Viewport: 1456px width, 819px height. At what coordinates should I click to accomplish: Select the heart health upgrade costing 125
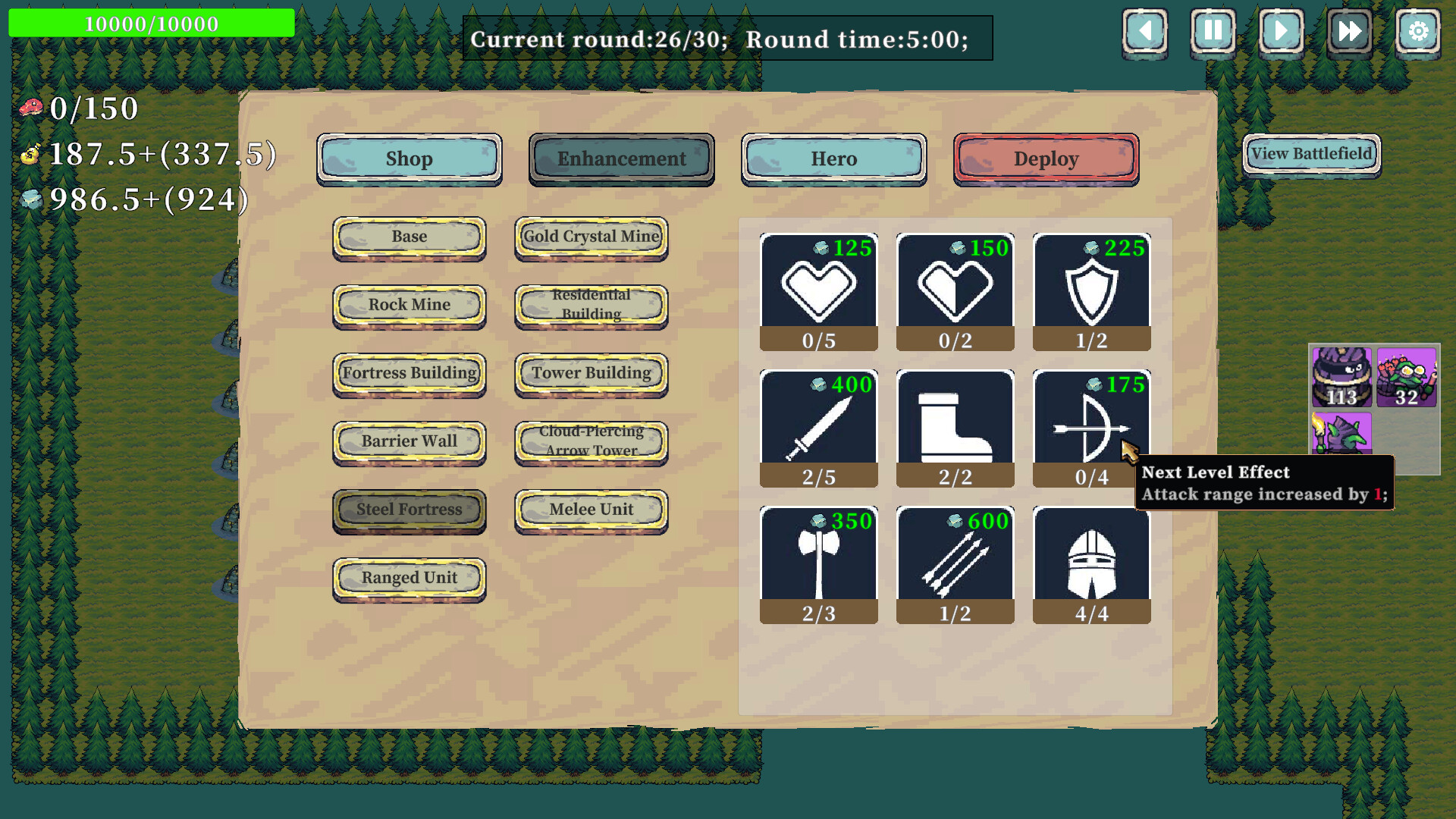click(x=818, y=284)
